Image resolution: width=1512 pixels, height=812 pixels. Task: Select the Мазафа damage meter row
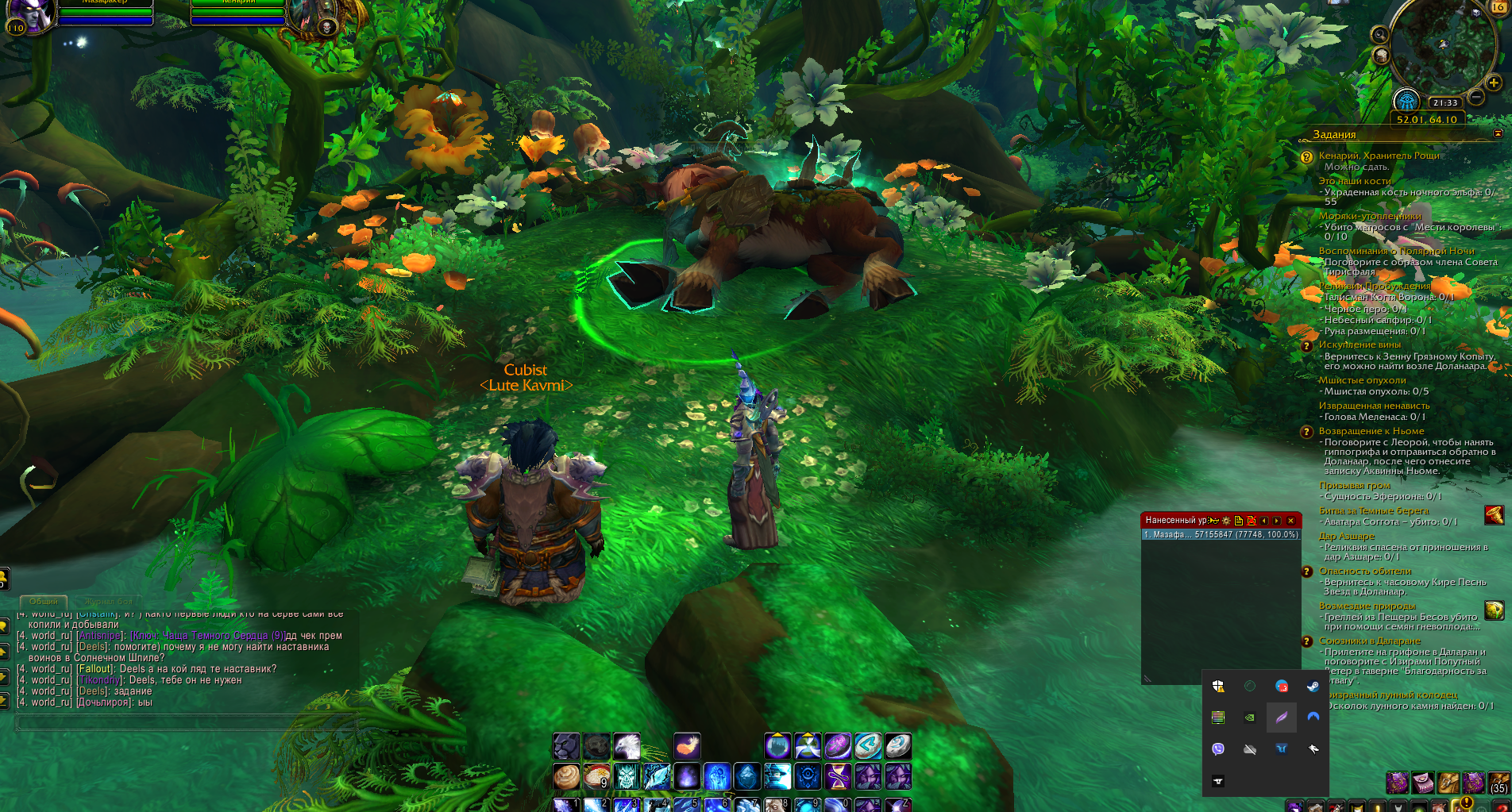pos(1221,535)
